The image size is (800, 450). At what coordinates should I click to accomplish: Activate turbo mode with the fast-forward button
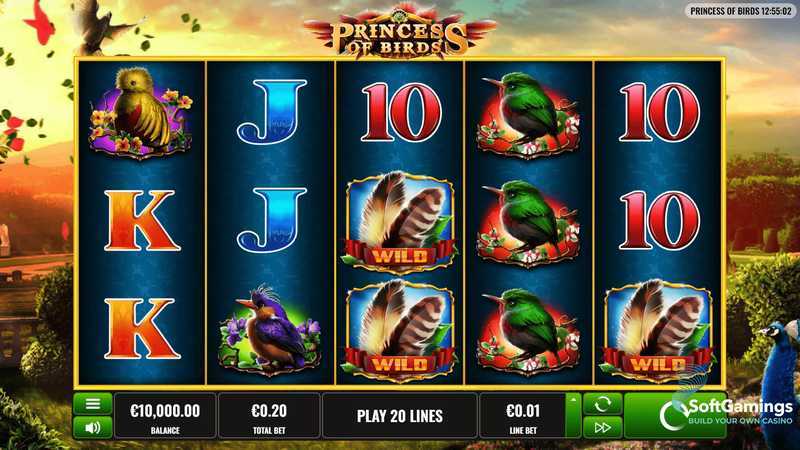click(x=602, y=427)
